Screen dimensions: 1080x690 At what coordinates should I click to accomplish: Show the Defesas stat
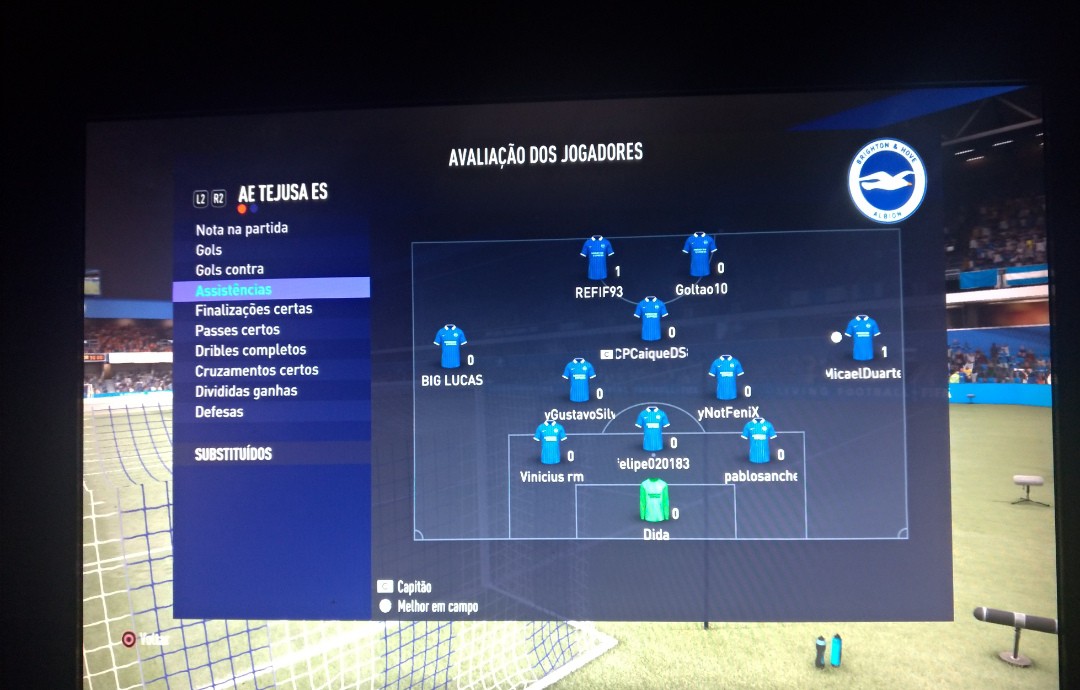[x=219, y=411]
